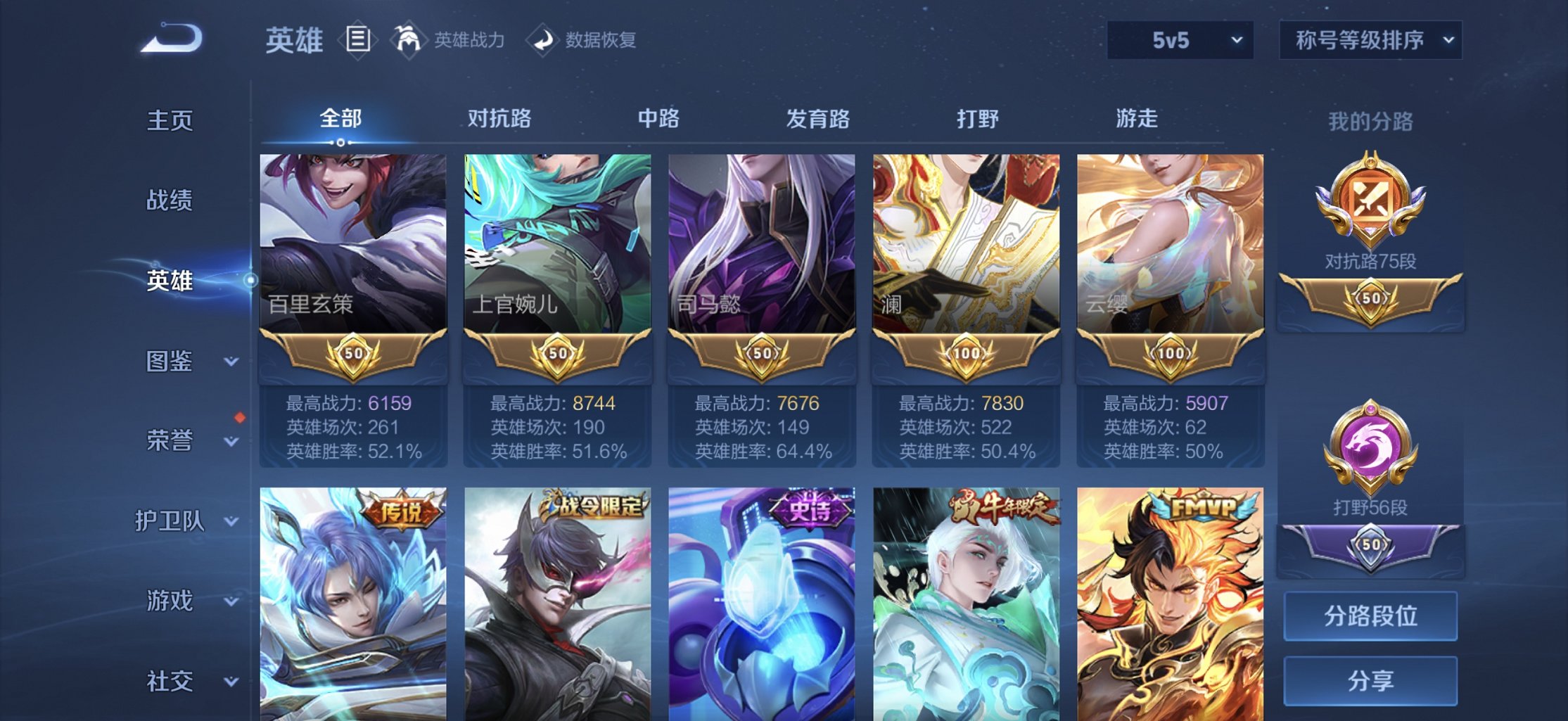Switch to the 打野 hero tab
The width and height of the screenshot is (1568, 721).
(x=978, y=120)
